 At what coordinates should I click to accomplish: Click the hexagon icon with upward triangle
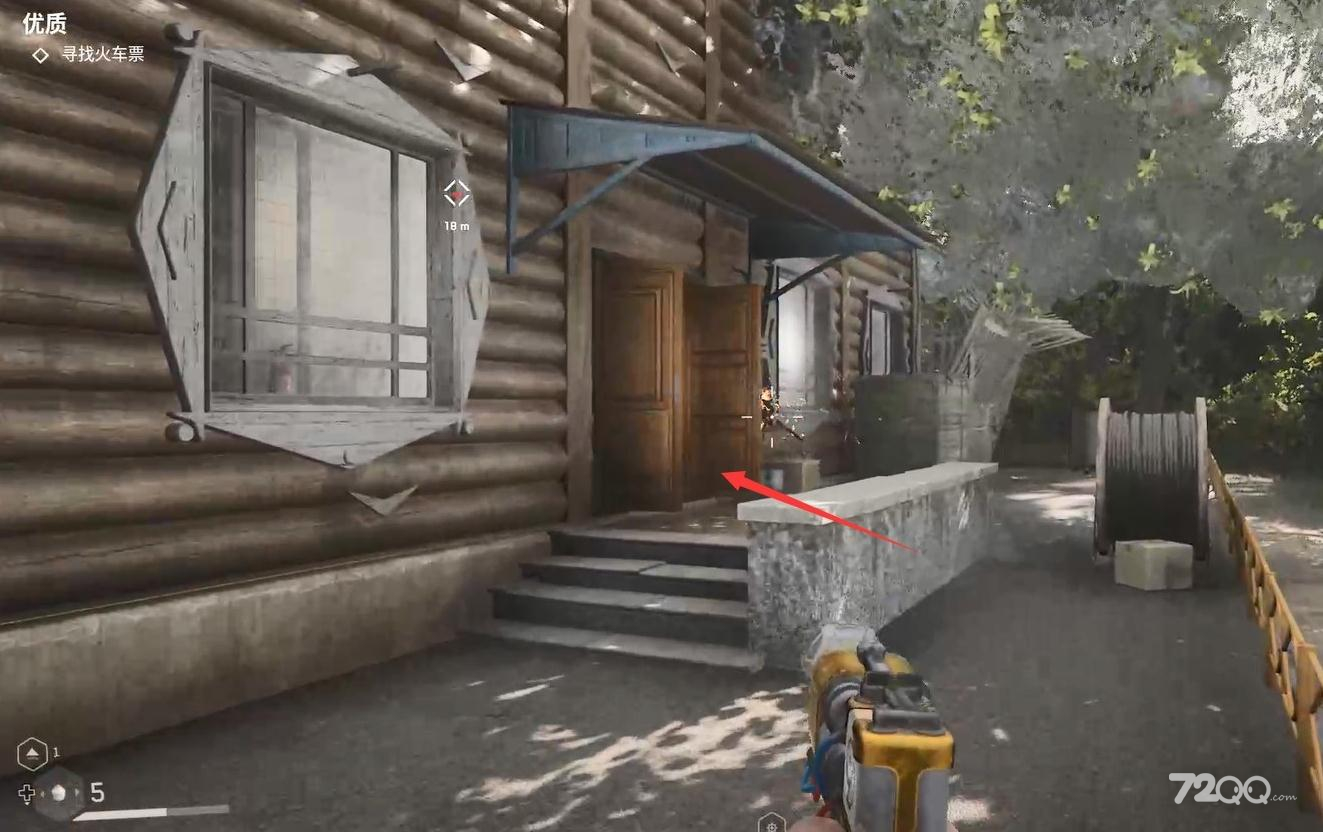[32, 753]
